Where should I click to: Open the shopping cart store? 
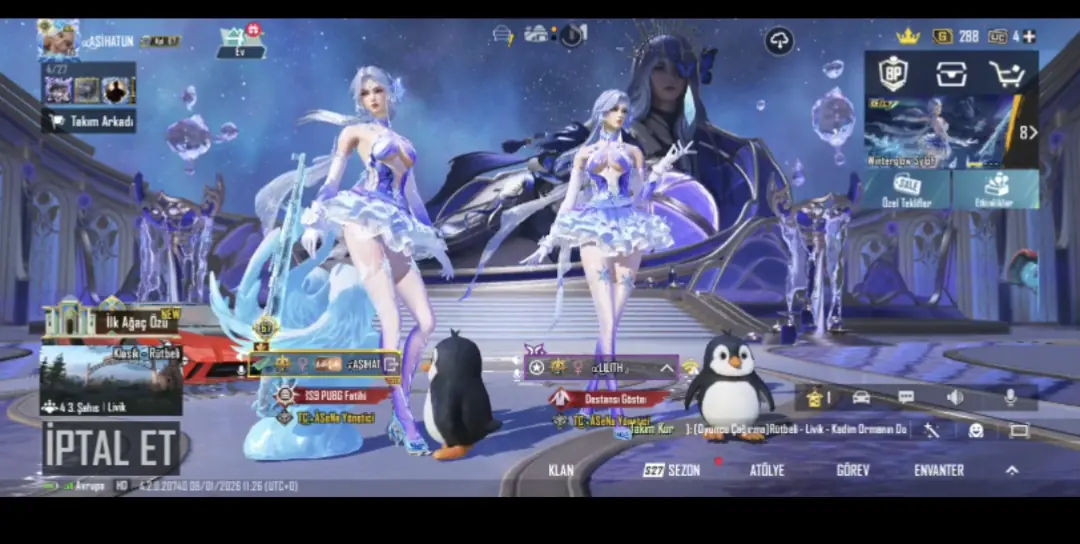[x=1007, y=74]
